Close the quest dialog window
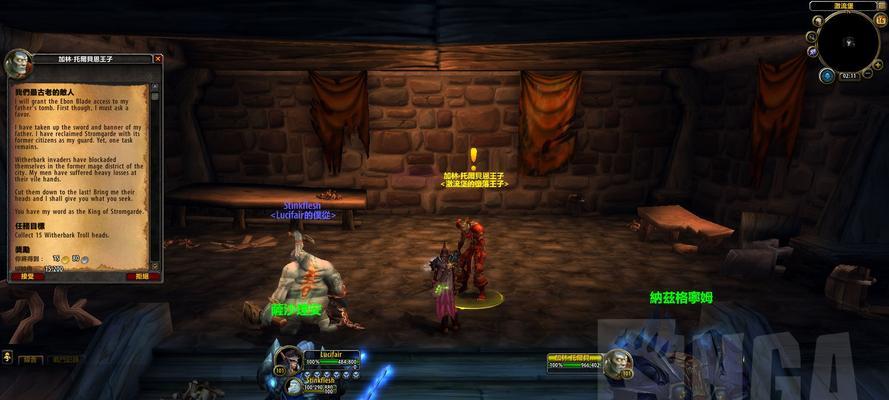 pyautogui.click(x=158, y=59)
